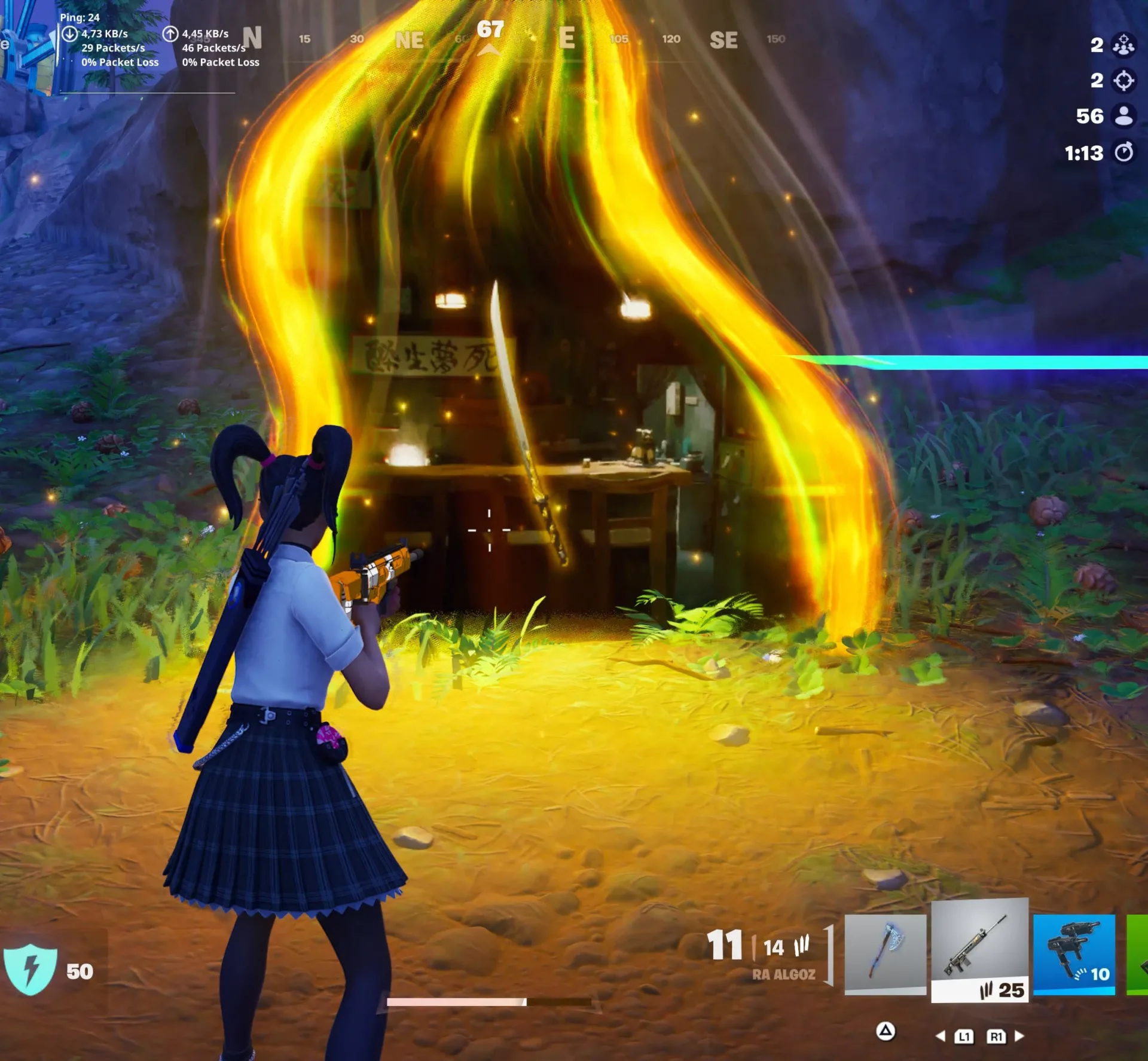Click the upload speed arrow icon
Image resolution: width=1148 pixels, height=1061 pixels.
(x=170, y=35)
